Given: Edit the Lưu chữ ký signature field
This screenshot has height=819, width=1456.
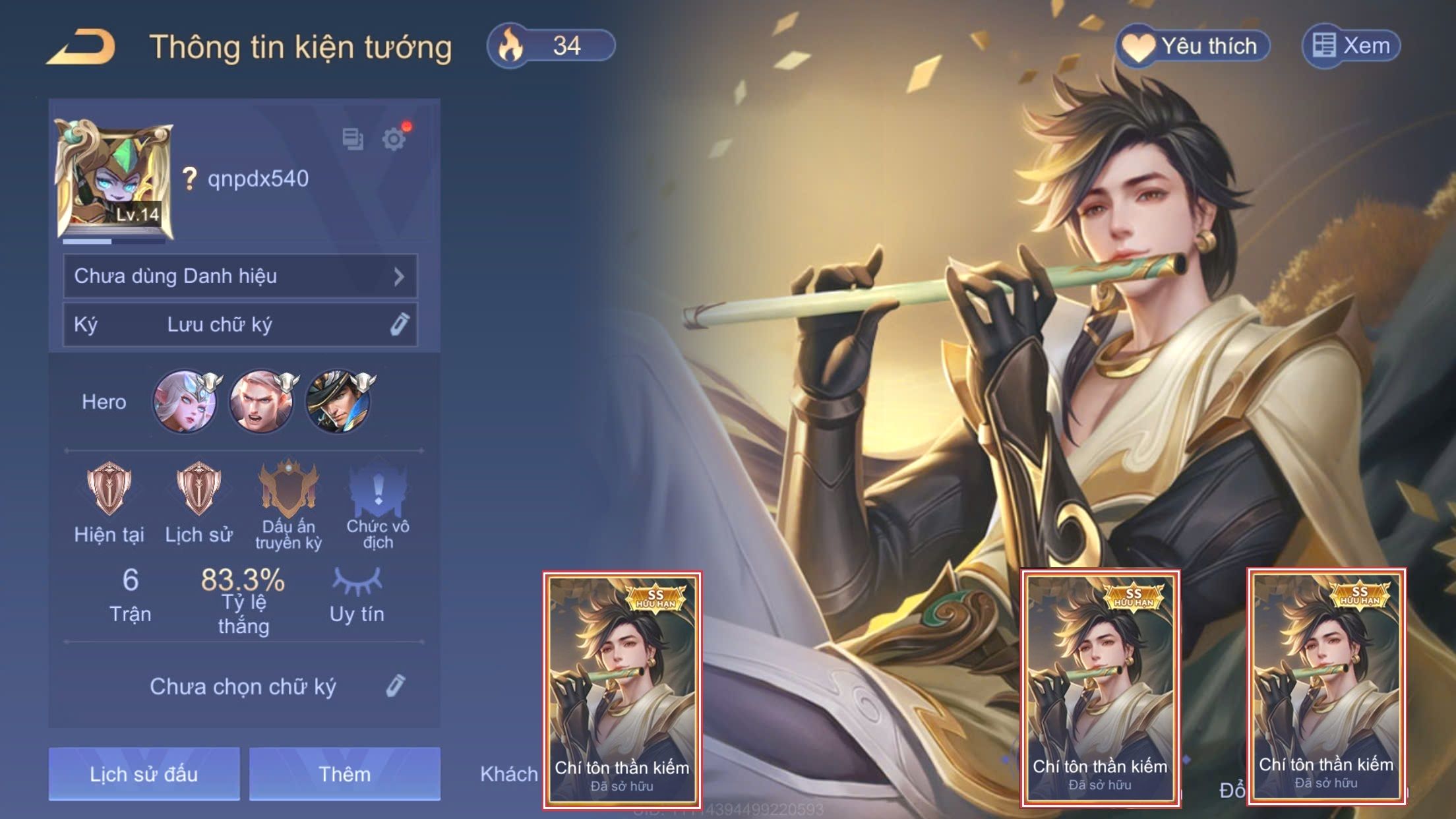Looking at the screenshot, I should (x=240, y=324).
